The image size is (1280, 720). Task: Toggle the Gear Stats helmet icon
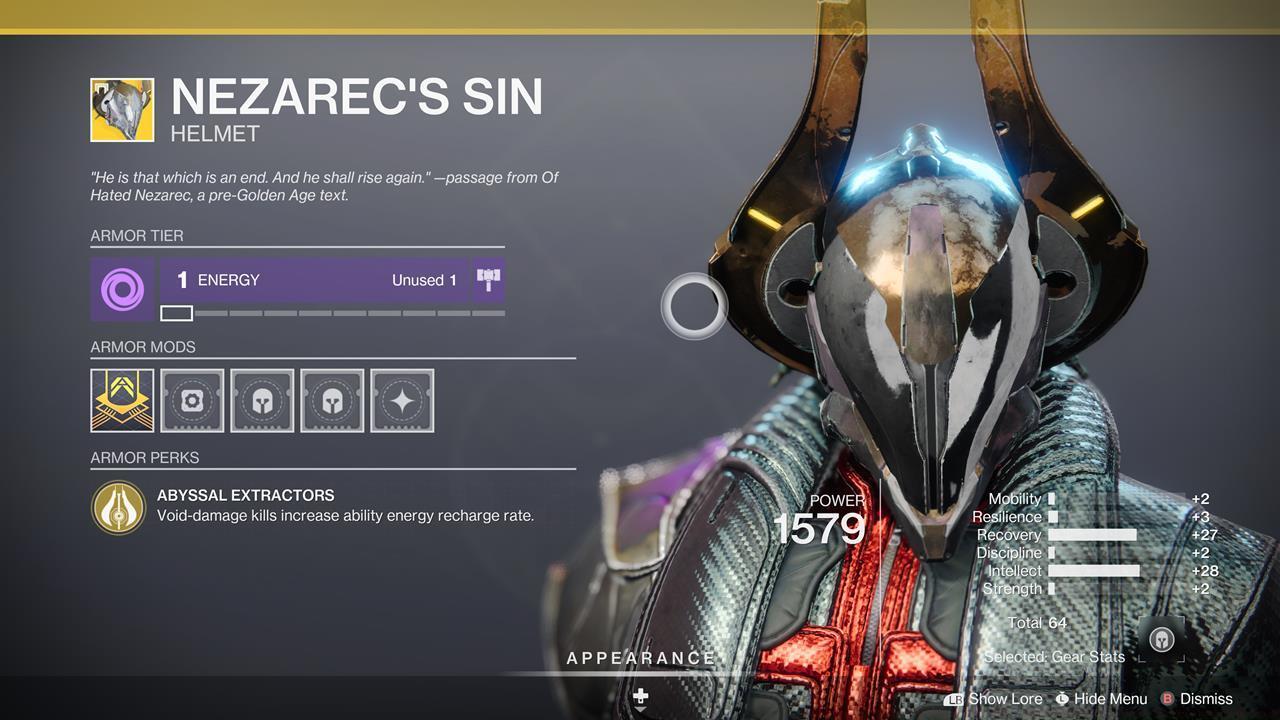pyautogui.click(x=1161, y=640)
